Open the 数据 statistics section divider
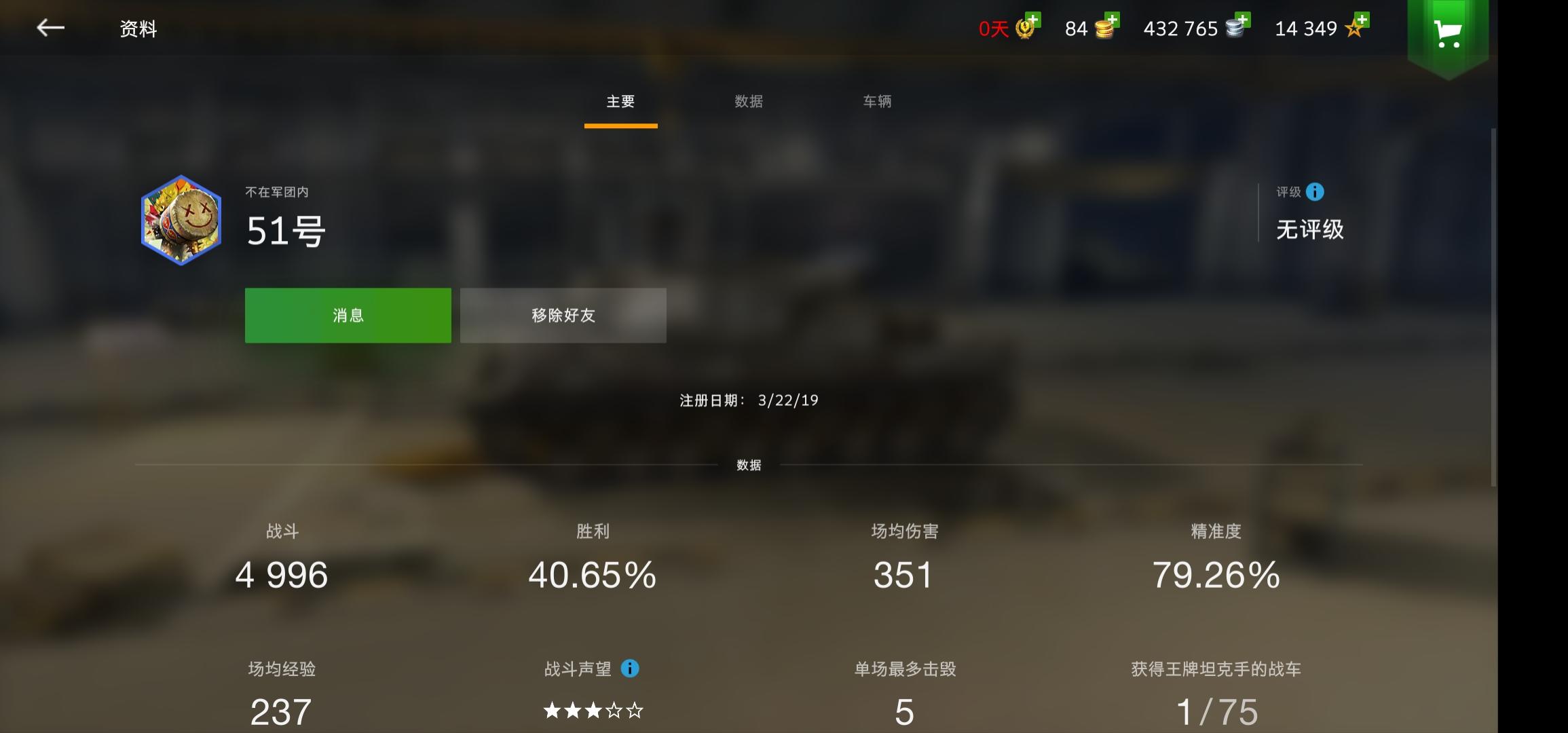This screenshot has height=733, width=1568. pos(749,466)
